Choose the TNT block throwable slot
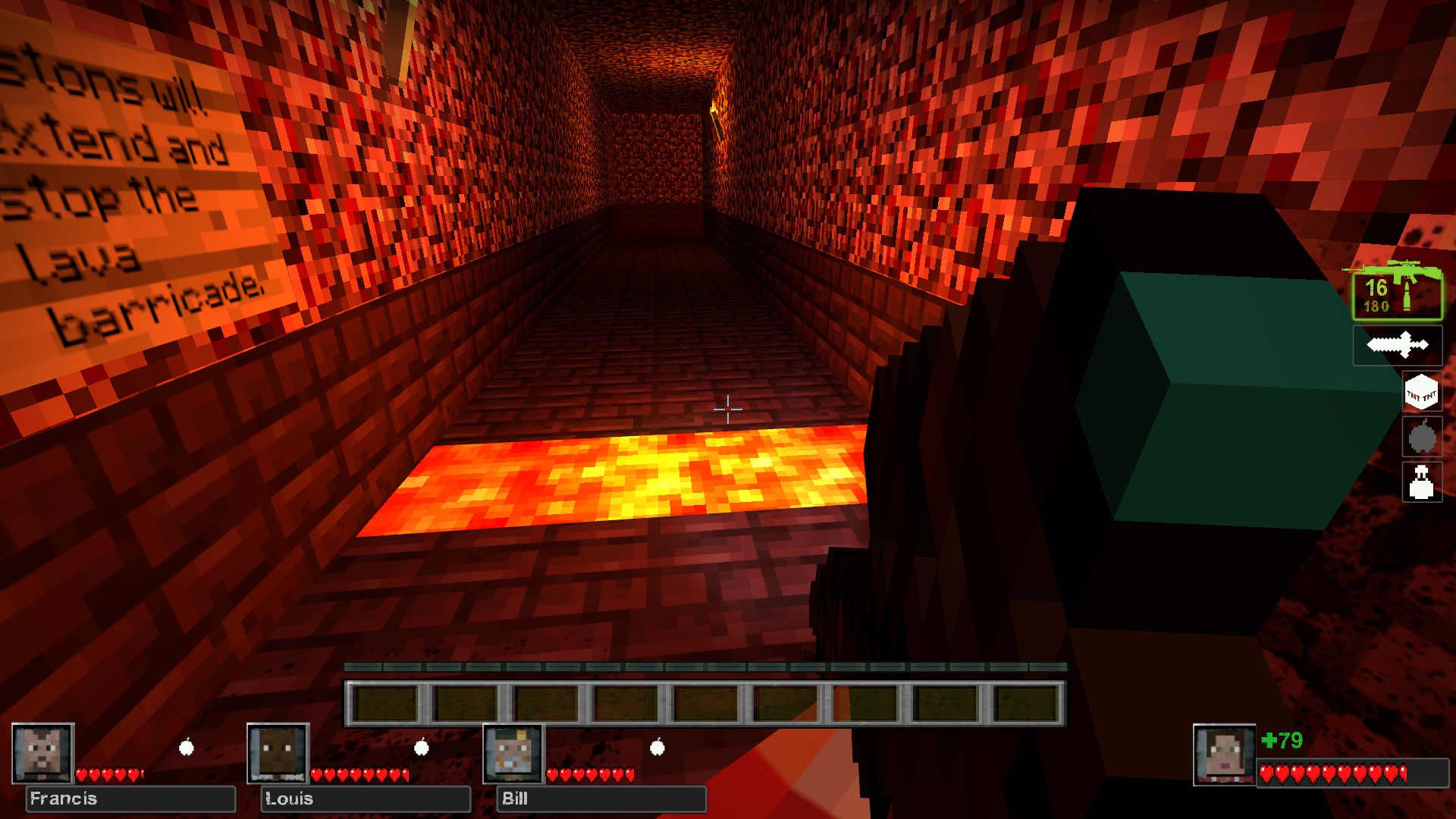Image resolution: width=1456 pixels, height=819 pixels. coord(1421,393)
